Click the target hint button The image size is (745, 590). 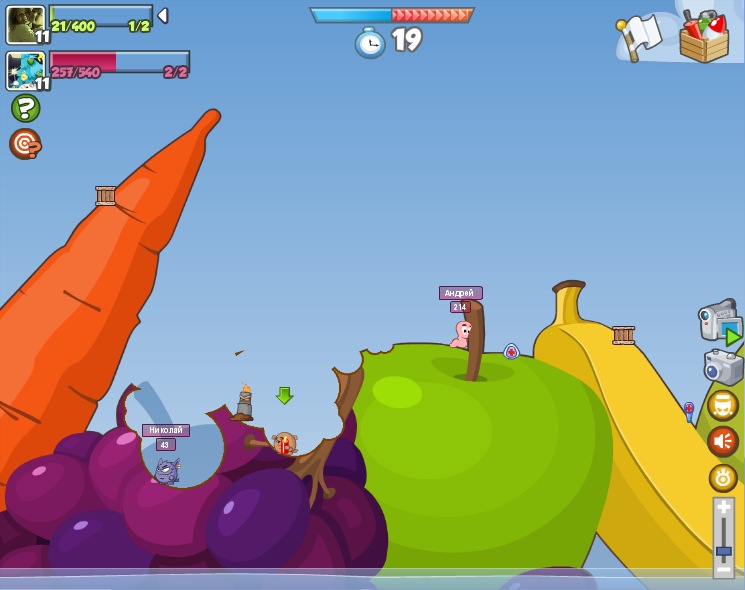point(25,144)
